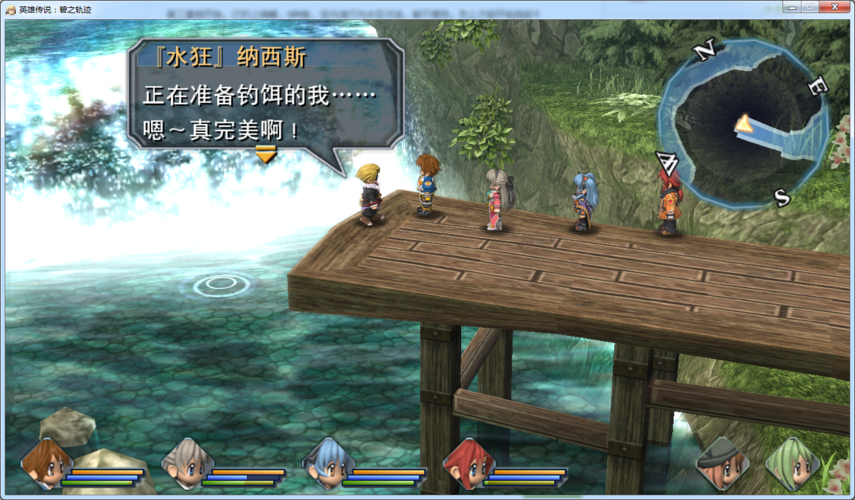
Task: Pick the red-haired character party portrait
Action: point(468,463)
